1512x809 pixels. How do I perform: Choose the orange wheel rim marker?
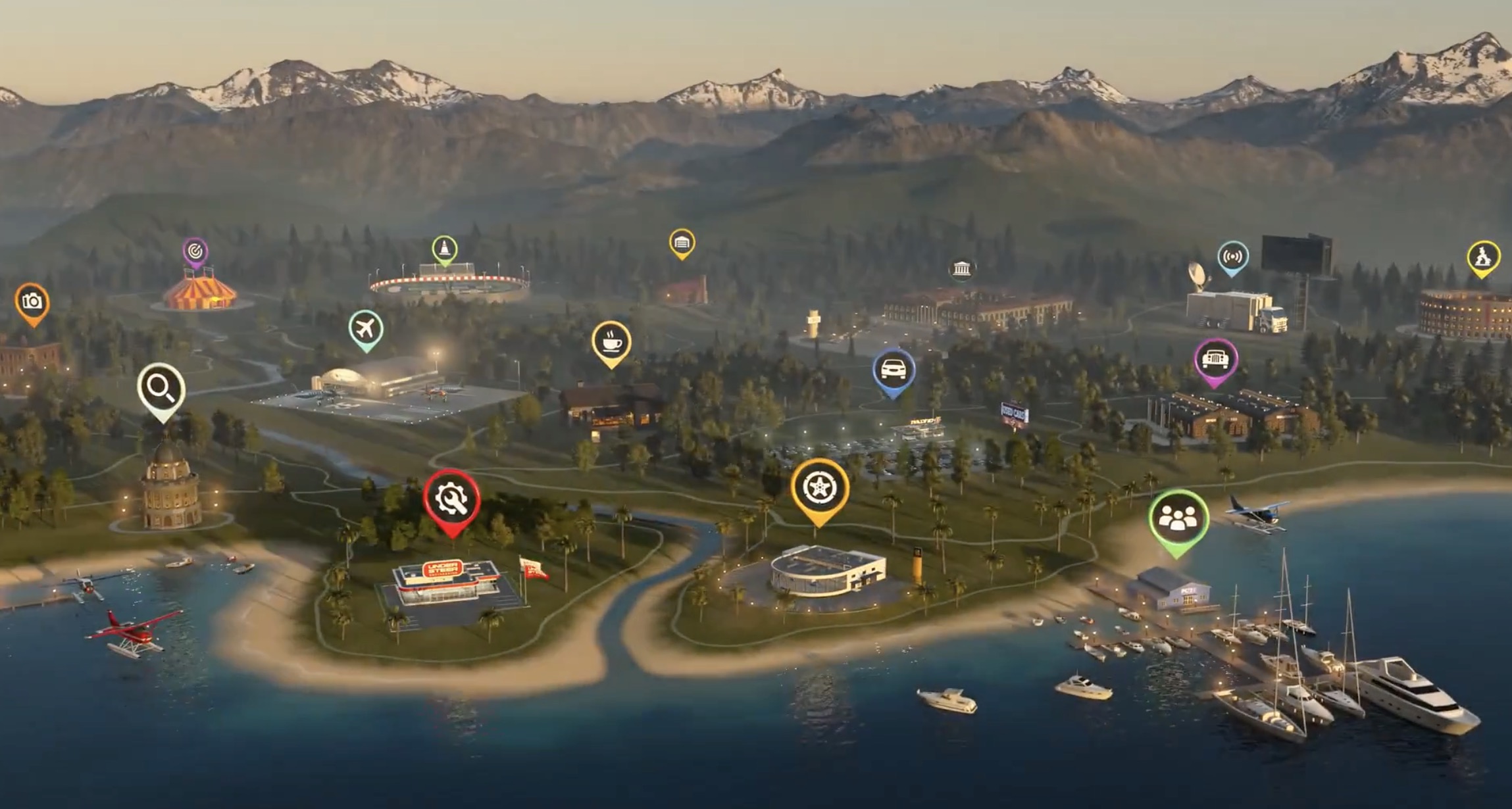click(819, 489)
